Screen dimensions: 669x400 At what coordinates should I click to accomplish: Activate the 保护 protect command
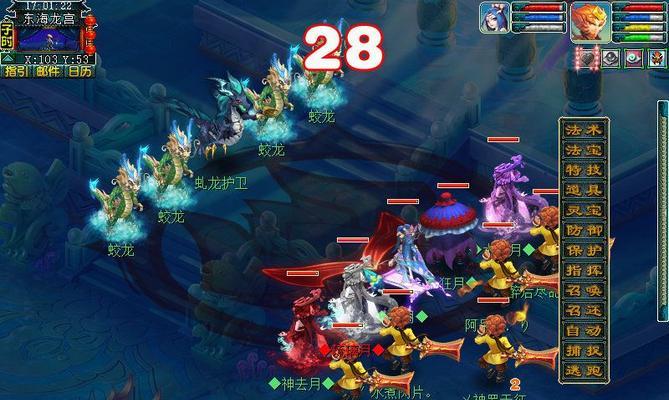tap(585, 250)
